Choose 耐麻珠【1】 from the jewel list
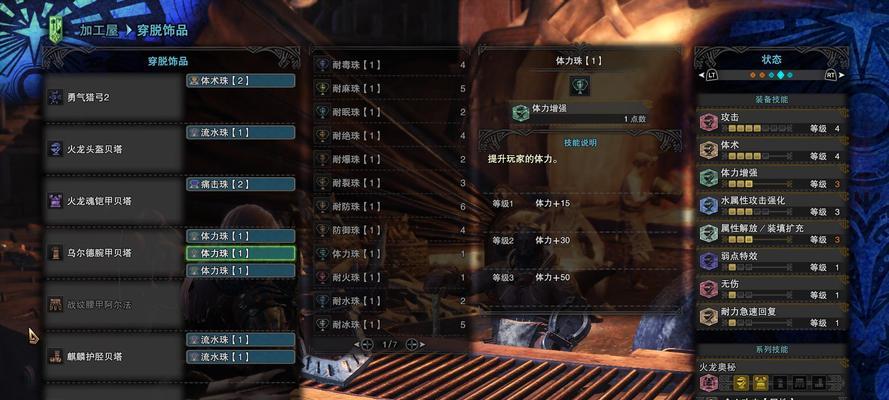The image size is (889, 400). pyautogui.click(x=390, y=88)
